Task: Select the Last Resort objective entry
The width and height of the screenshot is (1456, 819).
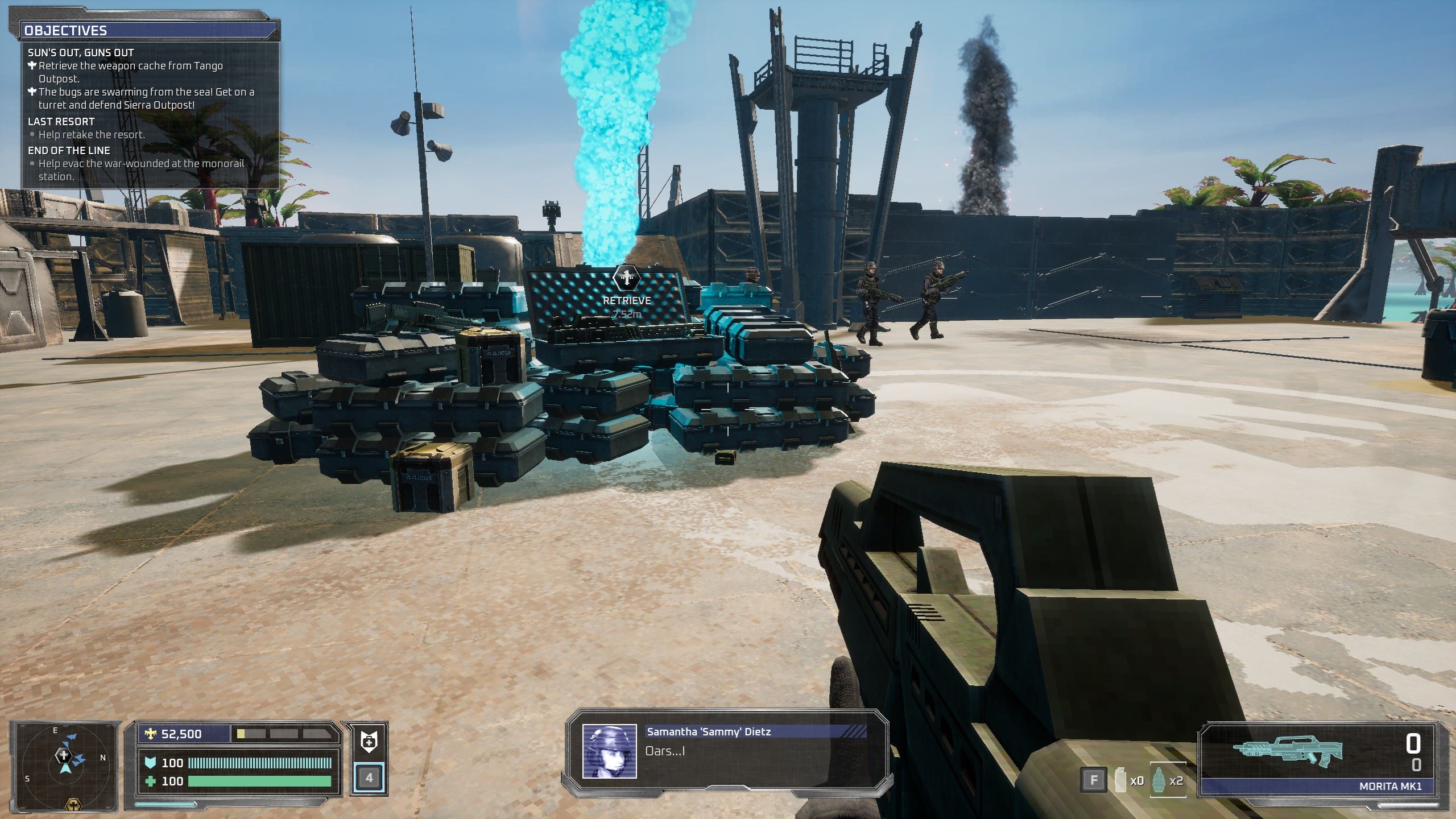Action: pos(61,121)
